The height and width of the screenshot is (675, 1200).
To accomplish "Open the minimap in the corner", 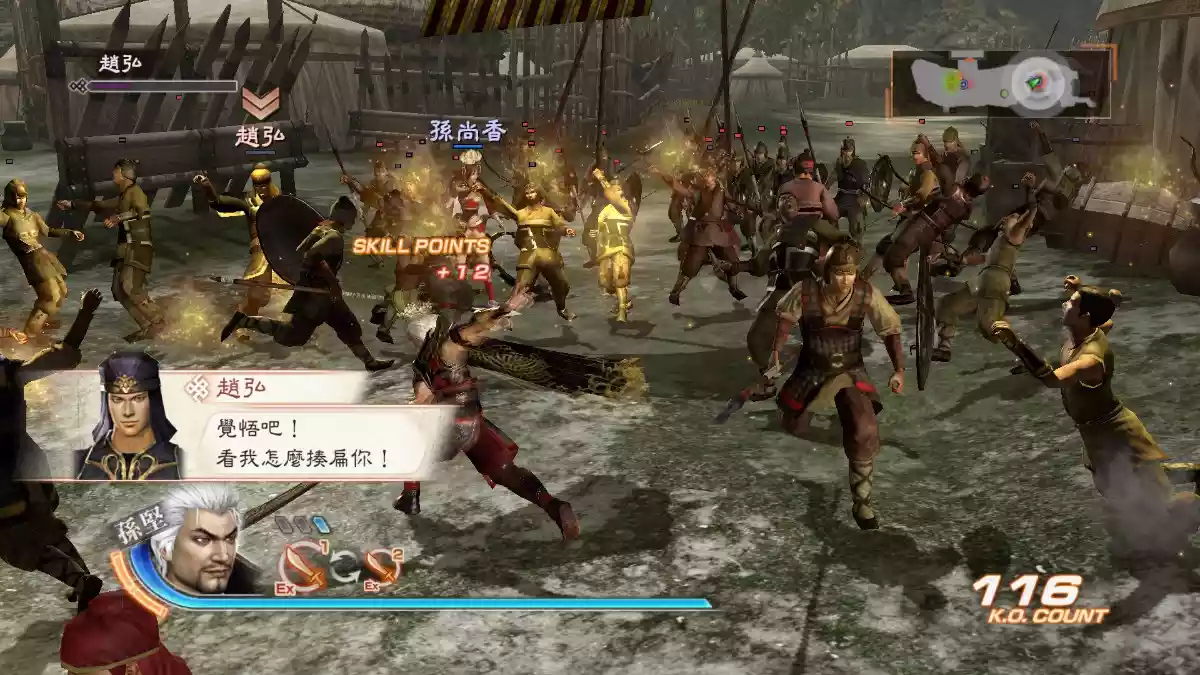I will coord(1001,83).
